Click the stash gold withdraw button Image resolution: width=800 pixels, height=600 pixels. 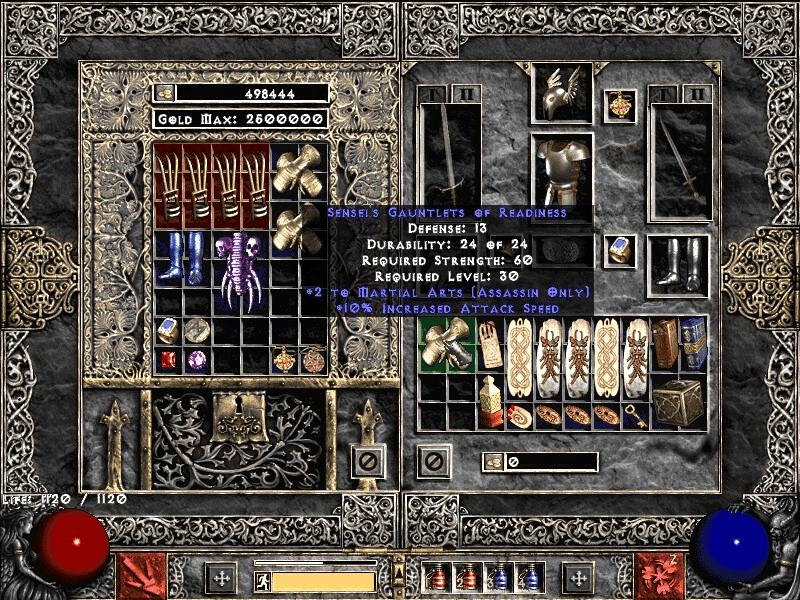tap(165, 93)
